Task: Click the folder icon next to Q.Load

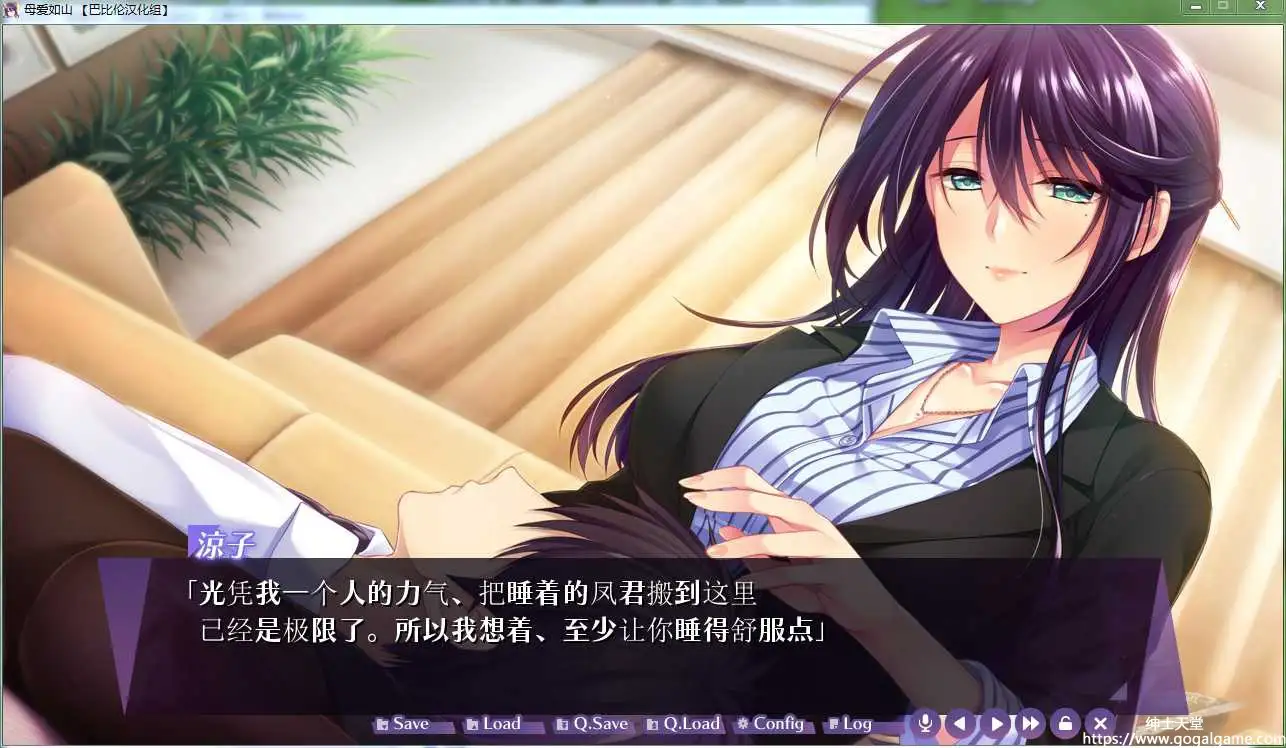Action: [655, 722]
